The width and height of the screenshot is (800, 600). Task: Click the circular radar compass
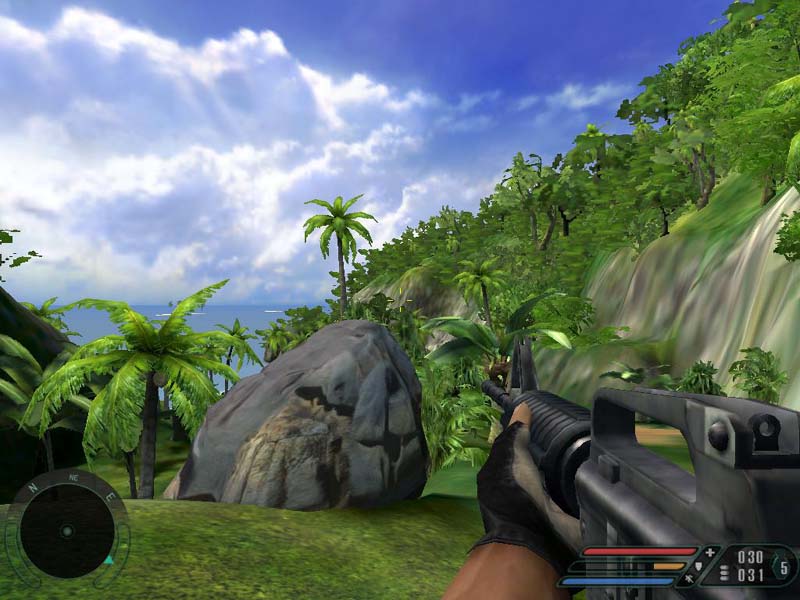(x=66, y=529)
